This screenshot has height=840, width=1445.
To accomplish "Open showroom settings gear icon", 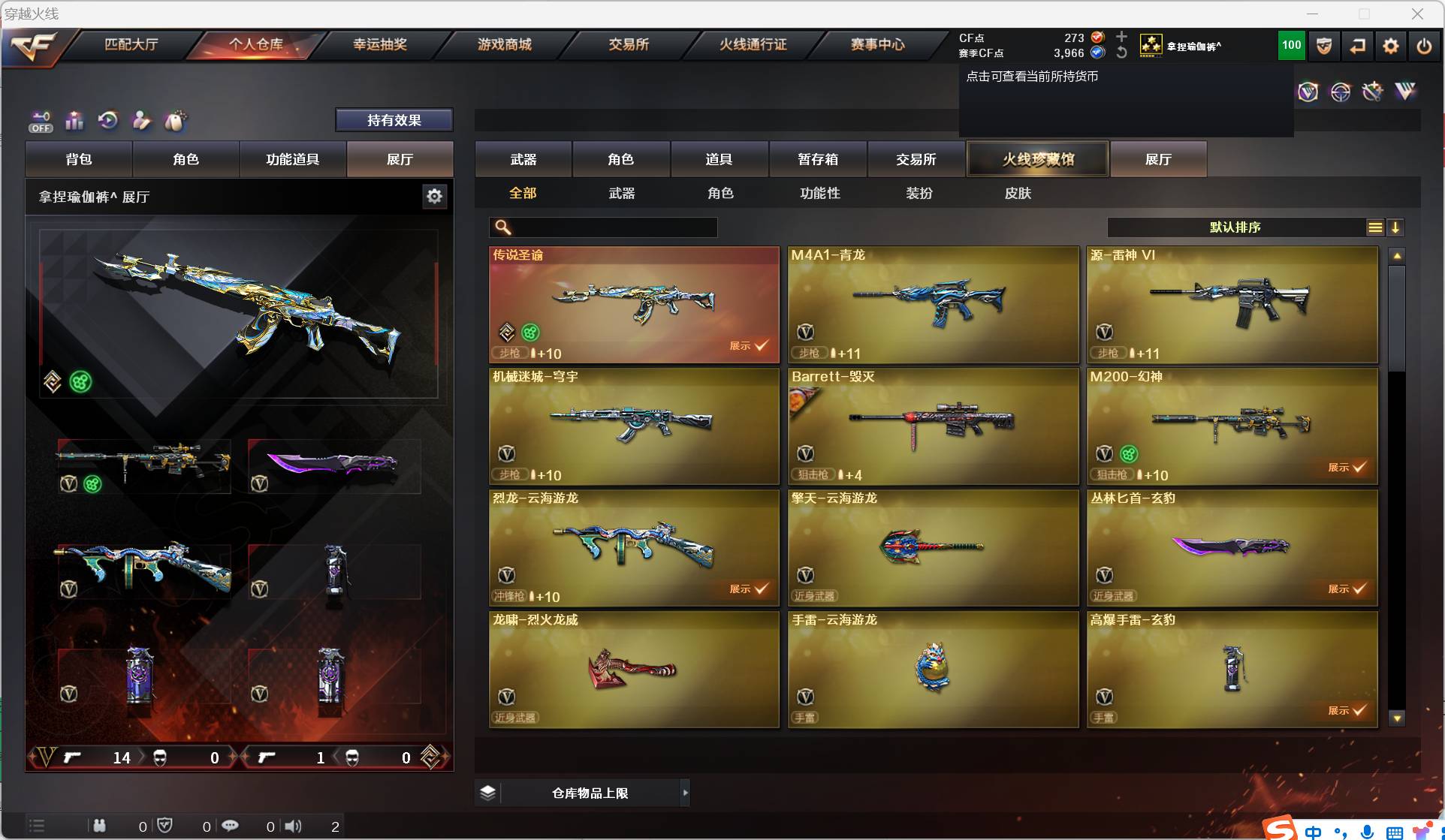I will [434, 197].
